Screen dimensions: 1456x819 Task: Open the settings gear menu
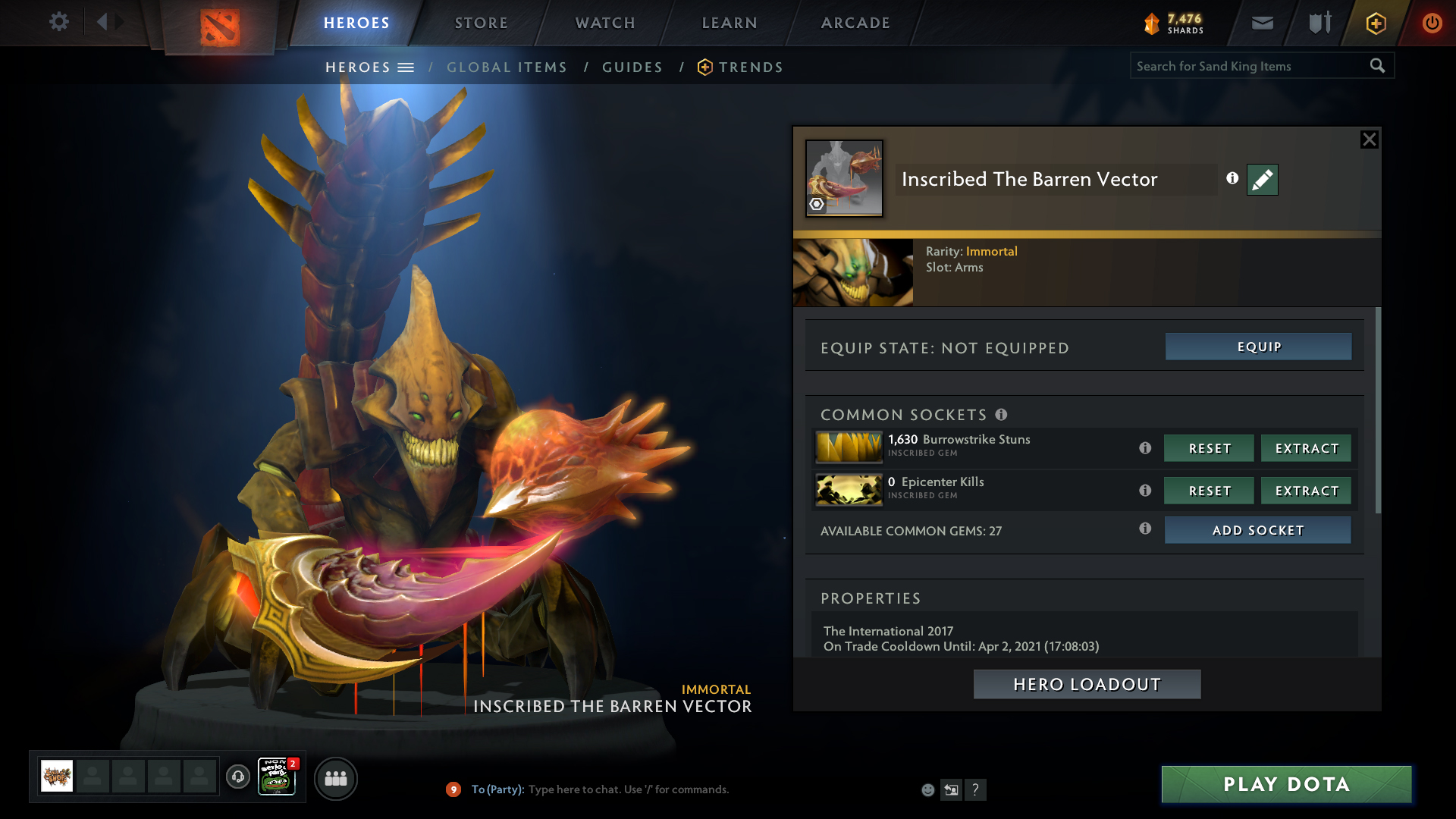pos(59,21)
